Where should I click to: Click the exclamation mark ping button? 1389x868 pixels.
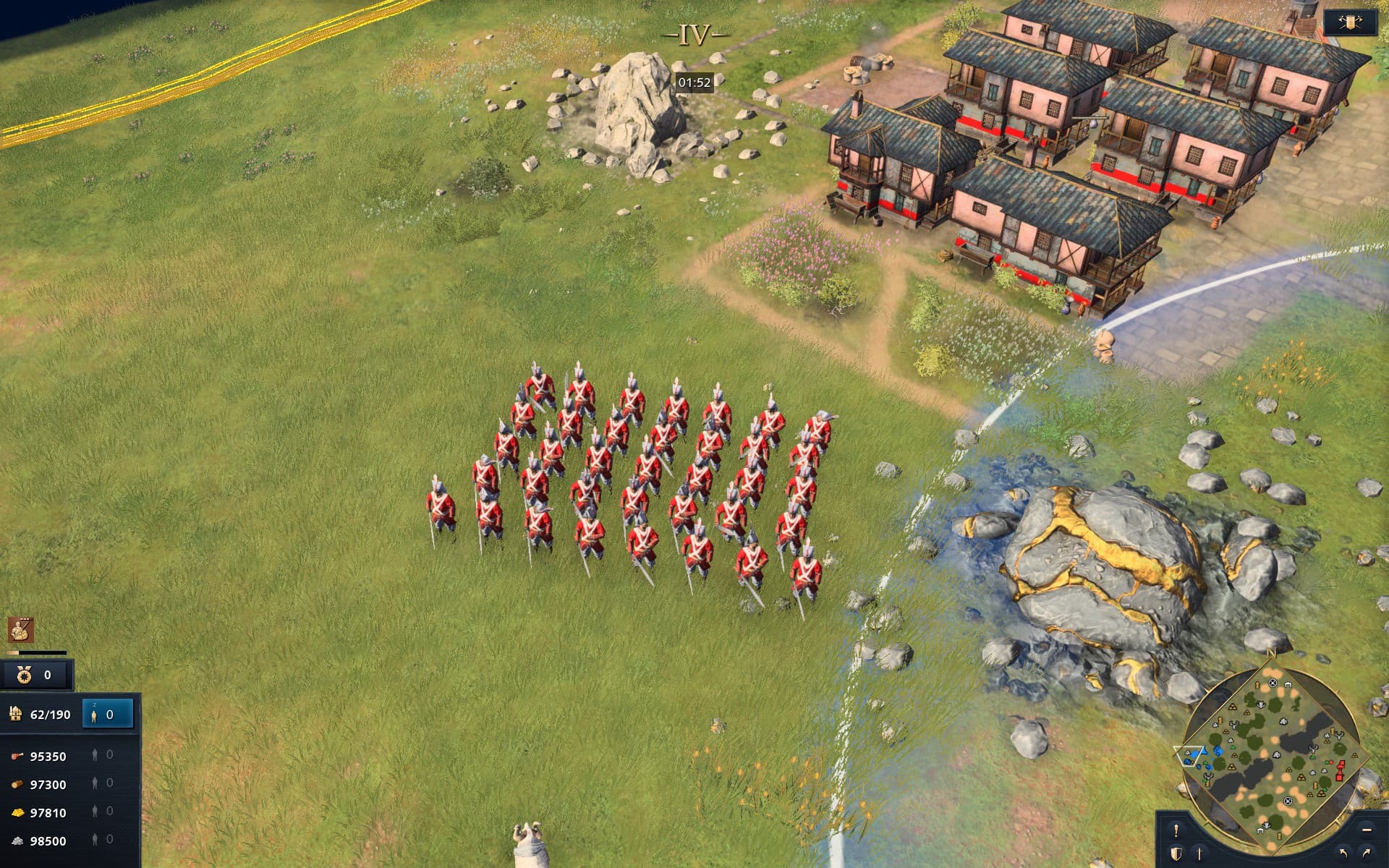click(1176, 830)
